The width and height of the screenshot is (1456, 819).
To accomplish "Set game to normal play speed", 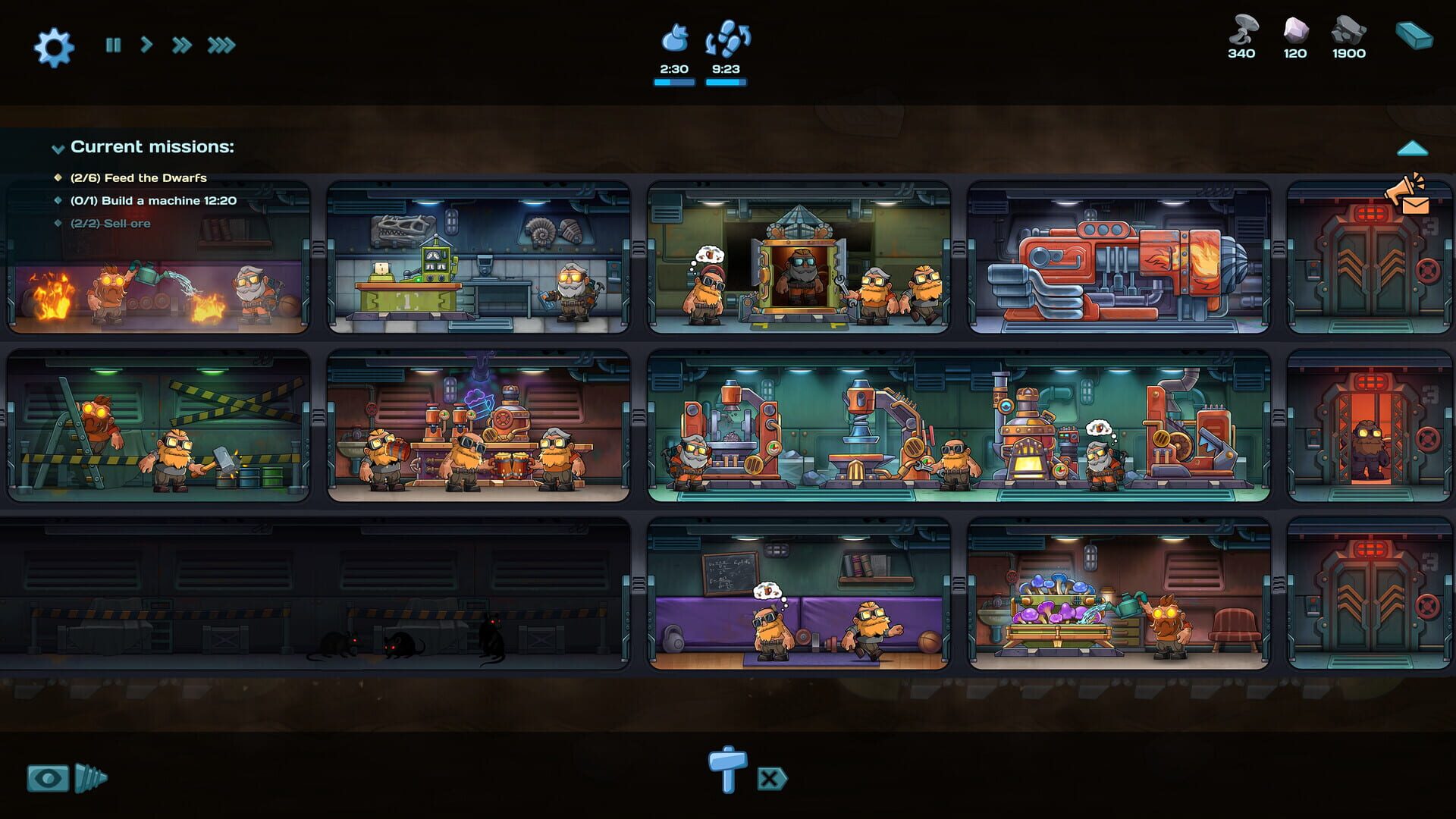I will (146, 46).
